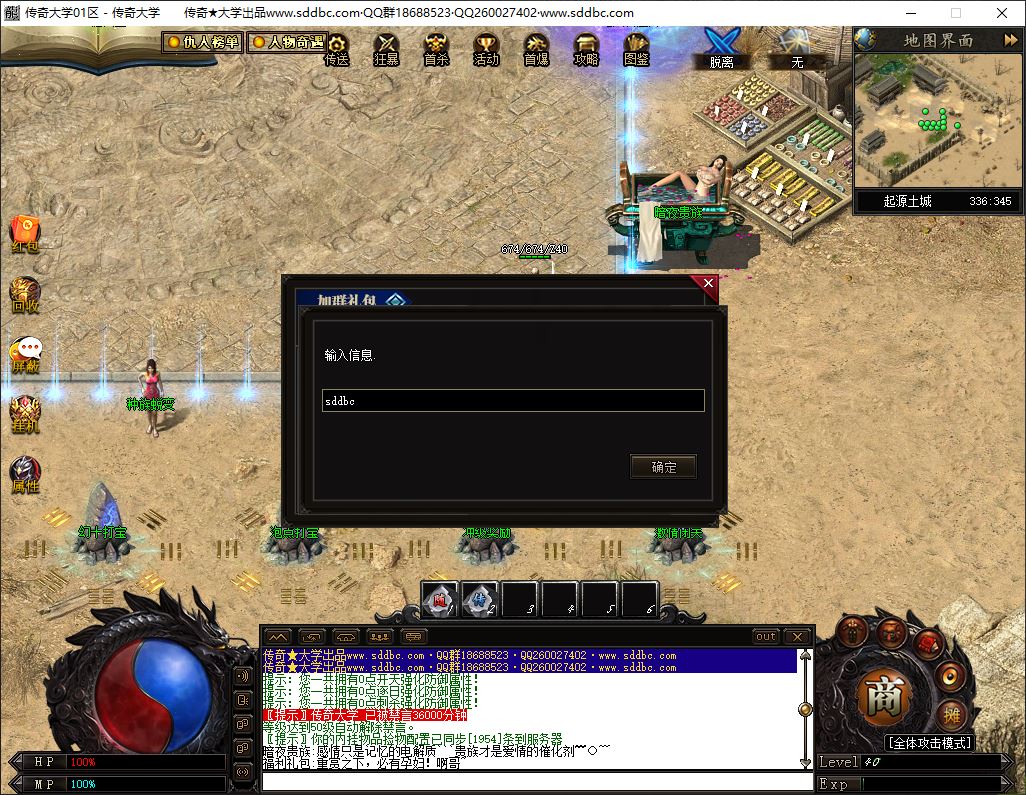This screenshot has height=795, width=1026.
Task: Close the 加群礼包 dialog with the red X
Action: 708,285
